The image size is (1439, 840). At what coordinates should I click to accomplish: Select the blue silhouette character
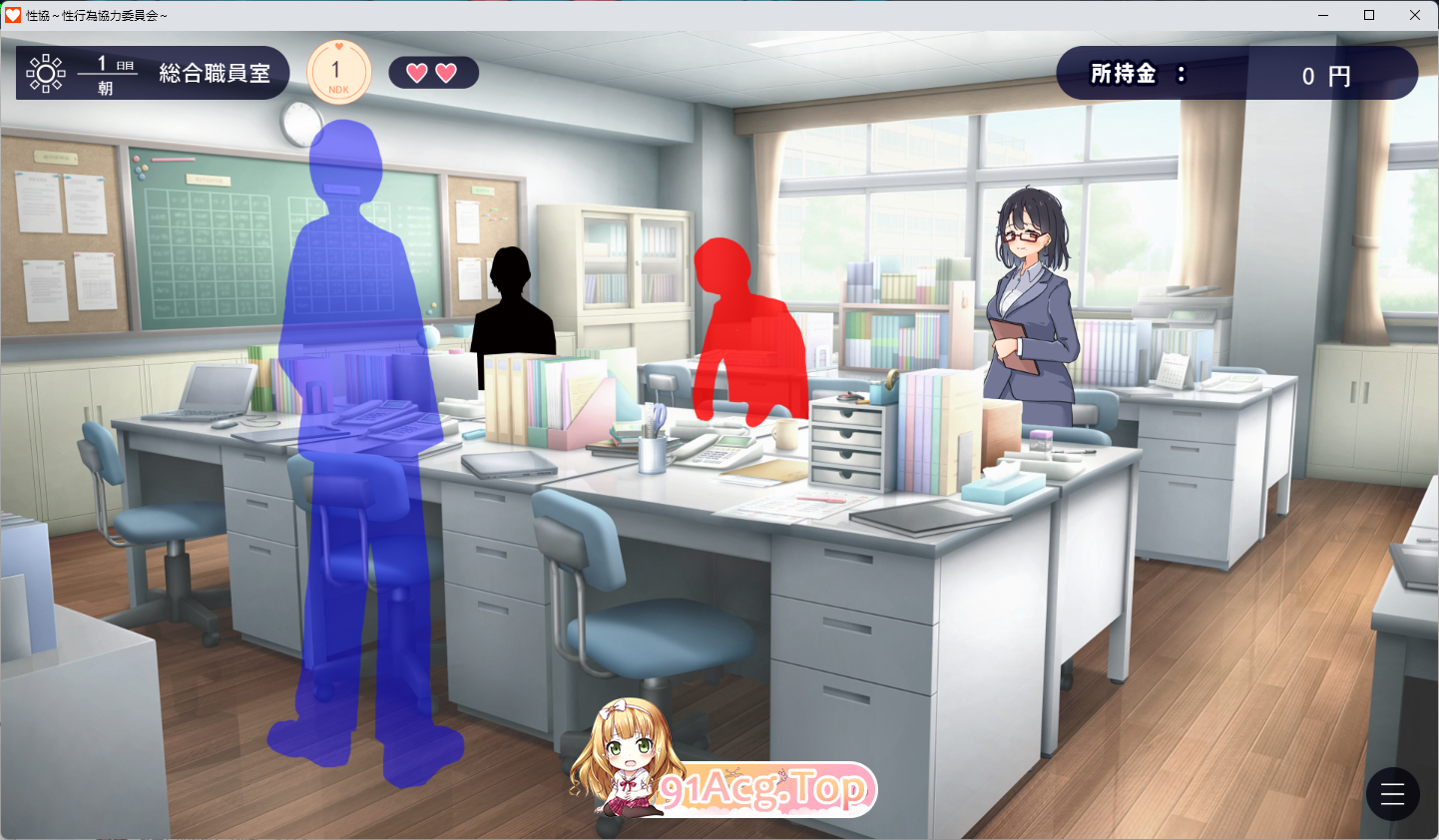click(x=359, y=399)
